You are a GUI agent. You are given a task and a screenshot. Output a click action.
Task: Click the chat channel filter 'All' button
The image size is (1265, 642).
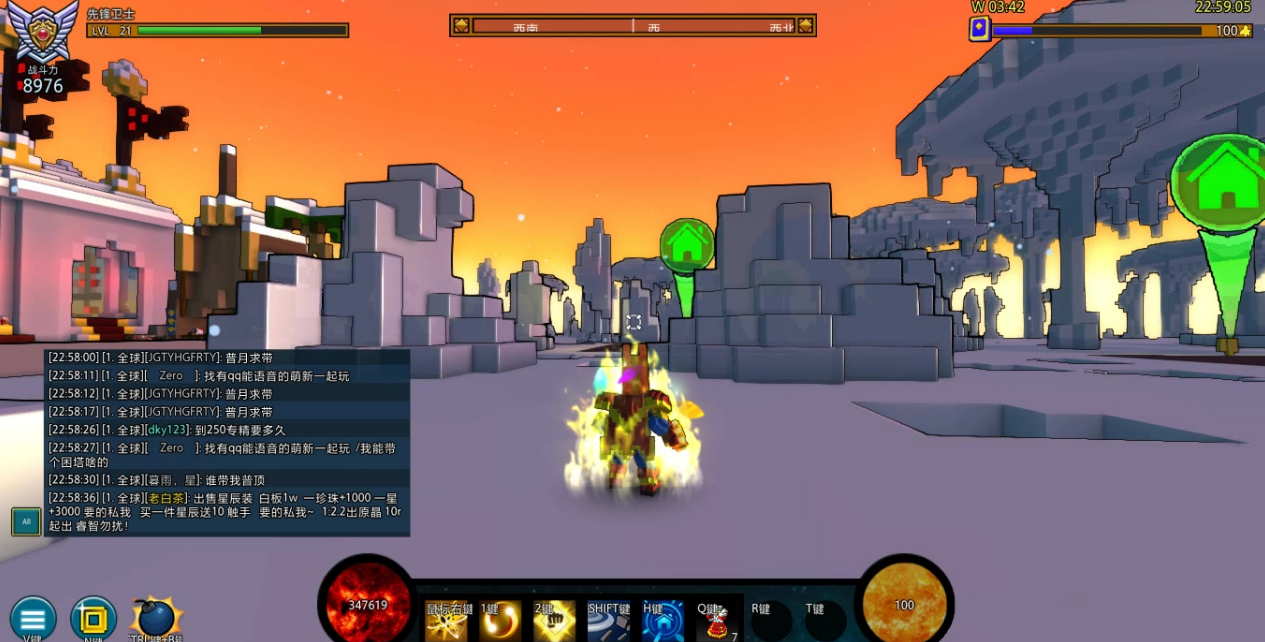tap(26, 521)
